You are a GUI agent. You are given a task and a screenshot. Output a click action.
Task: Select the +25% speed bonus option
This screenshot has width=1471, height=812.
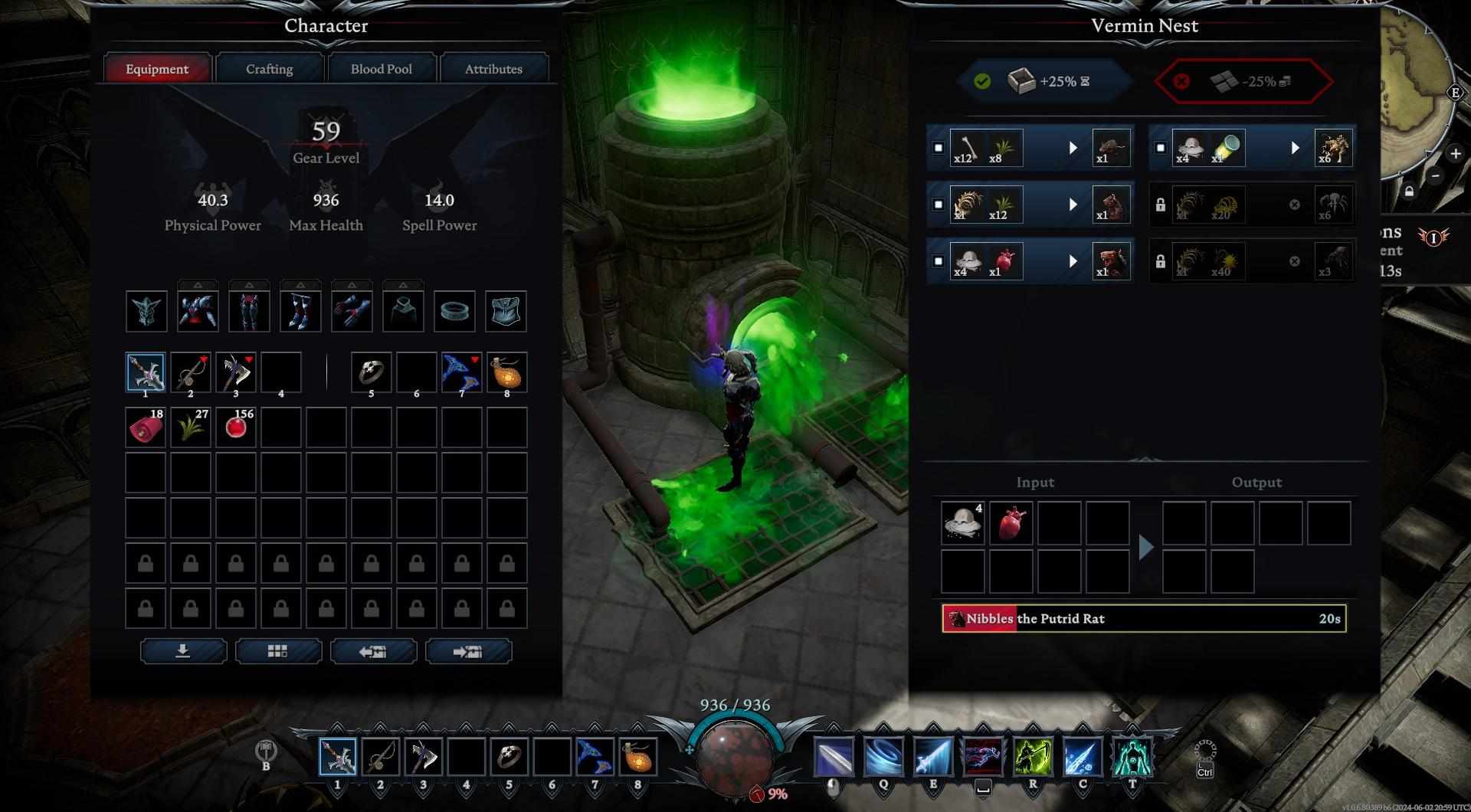[1045, 81]
